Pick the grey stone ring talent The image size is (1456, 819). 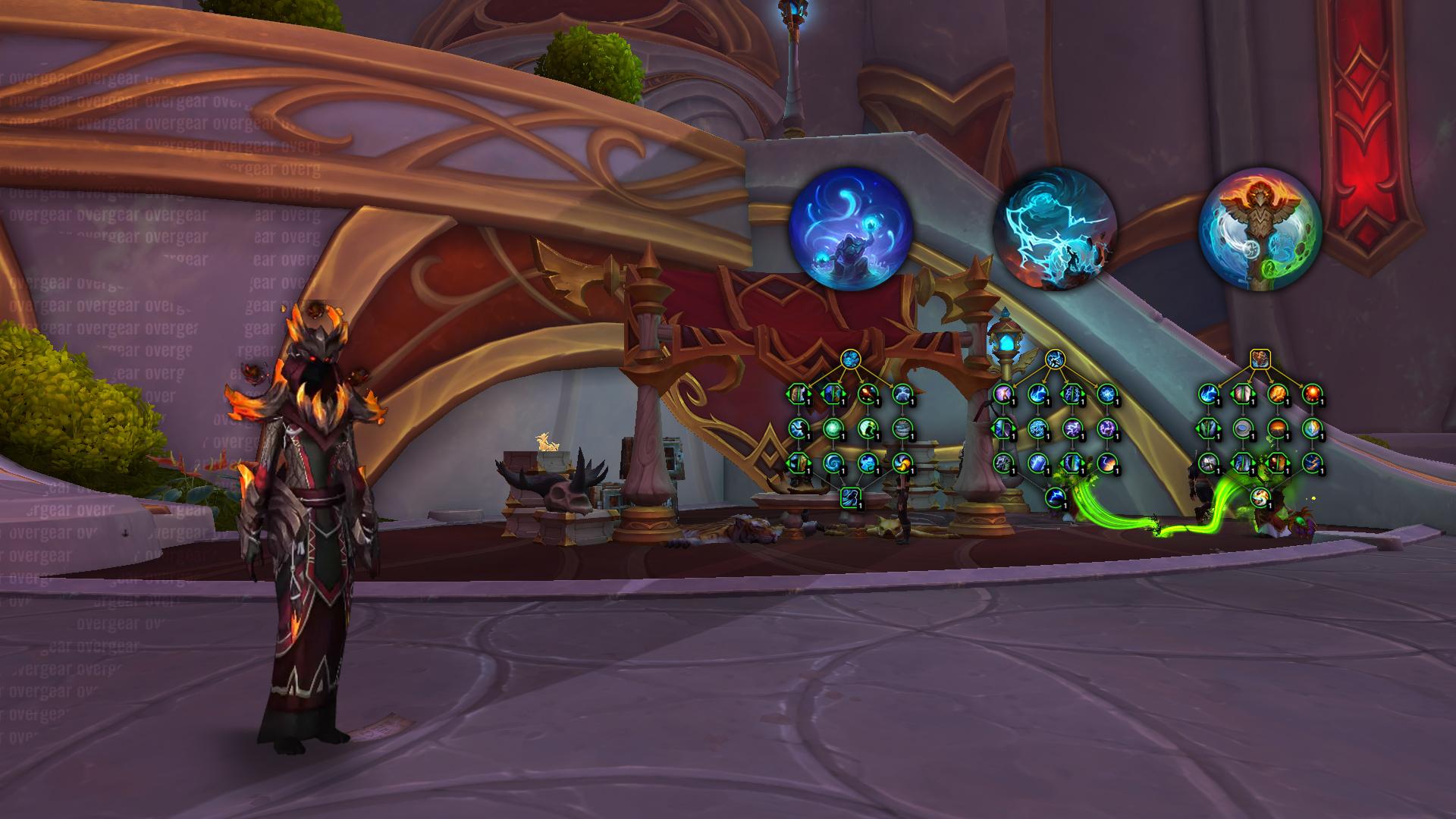coord(1242,428)
